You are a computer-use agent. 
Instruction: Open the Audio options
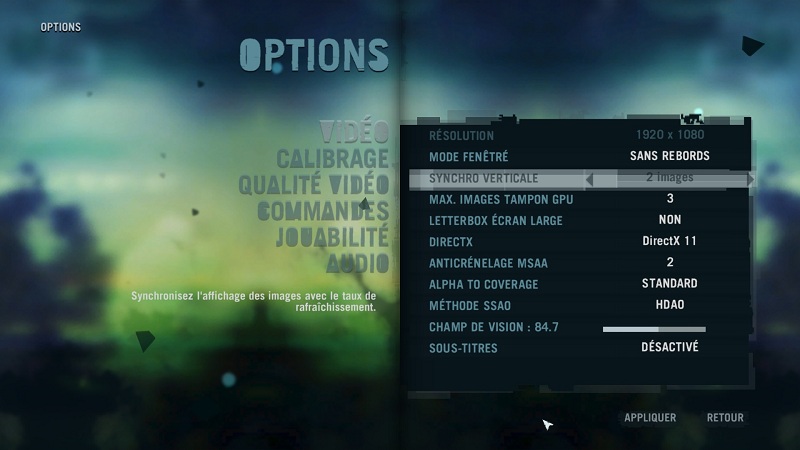pyautogui.click(x=357, y=264)
